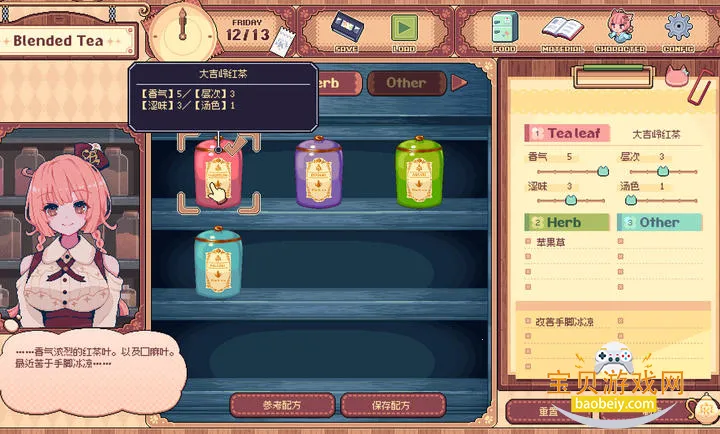Open the reference recipe (参考配方)
The image size is (720, 434).
(x=282, y=405)
